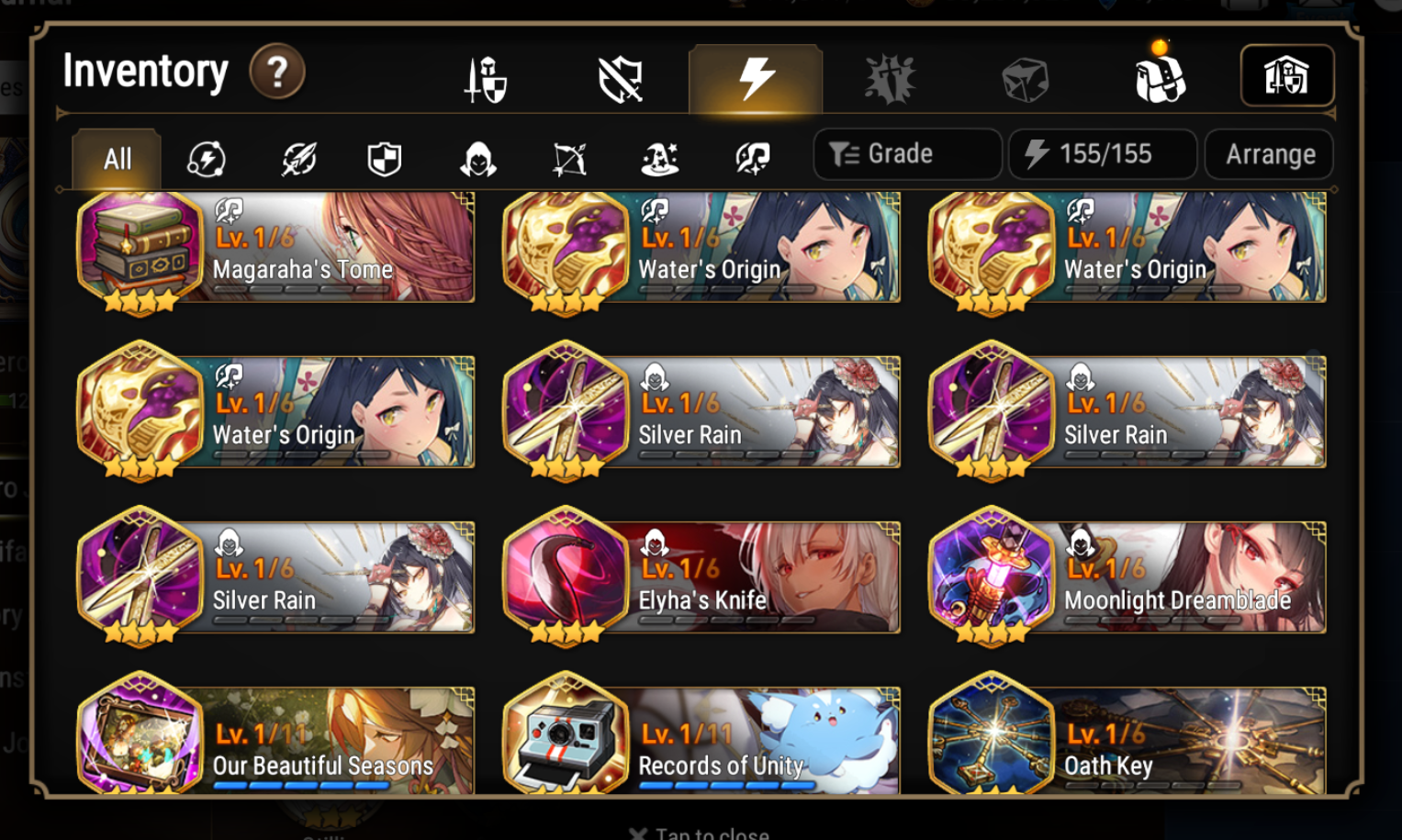This screenshot has width=1402, height=840.
Task: Tap to close the inventory panel
Action: pos(700,832)
